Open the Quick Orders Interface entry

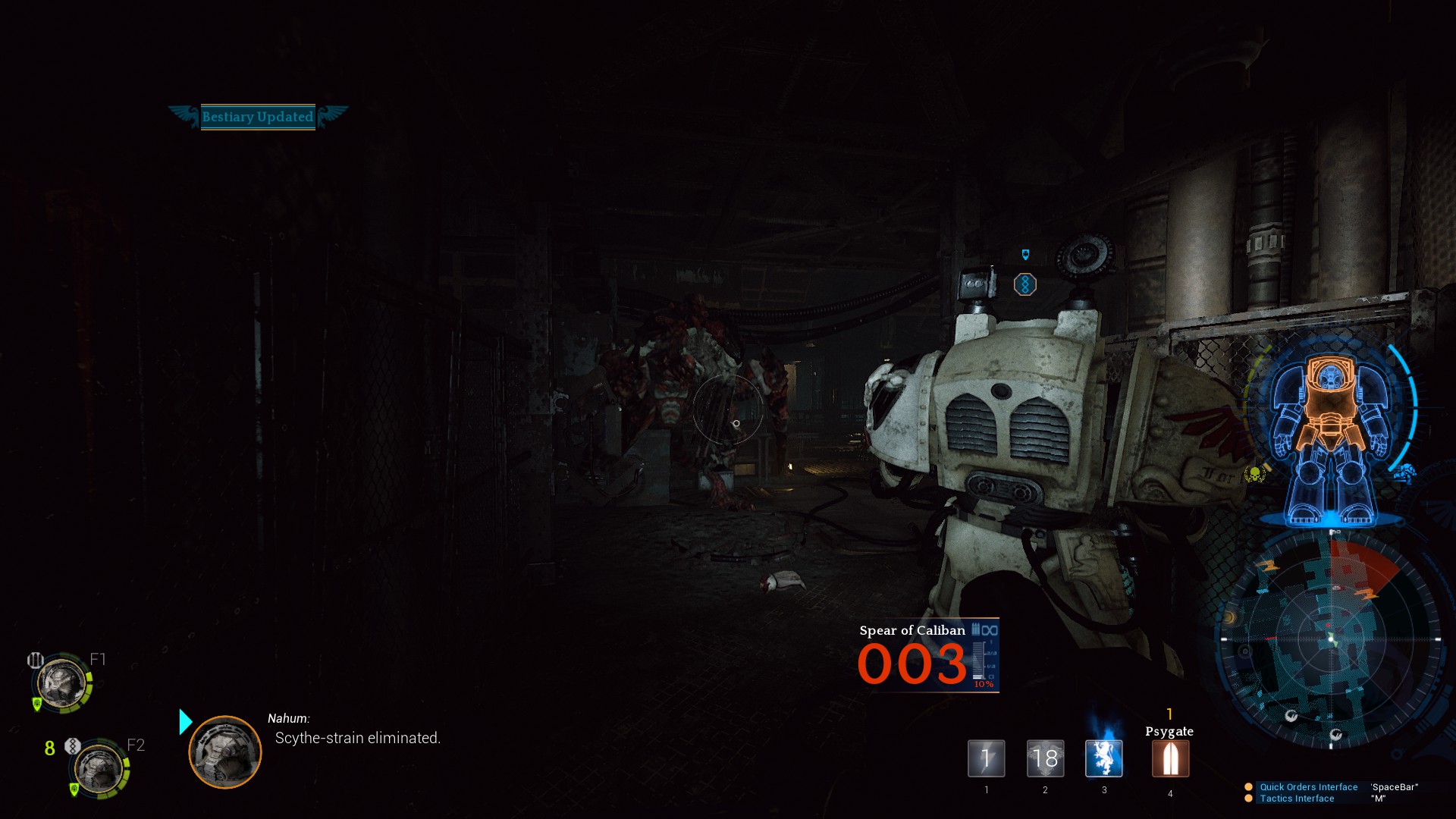[x=1308, y=787]
